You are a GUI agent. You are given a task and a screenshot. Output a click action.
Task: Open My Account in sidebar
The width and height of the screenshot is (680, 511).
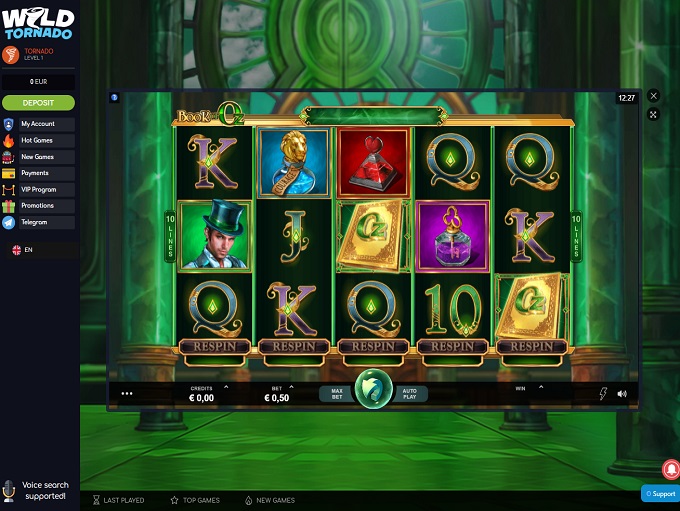tap(38, 124)
